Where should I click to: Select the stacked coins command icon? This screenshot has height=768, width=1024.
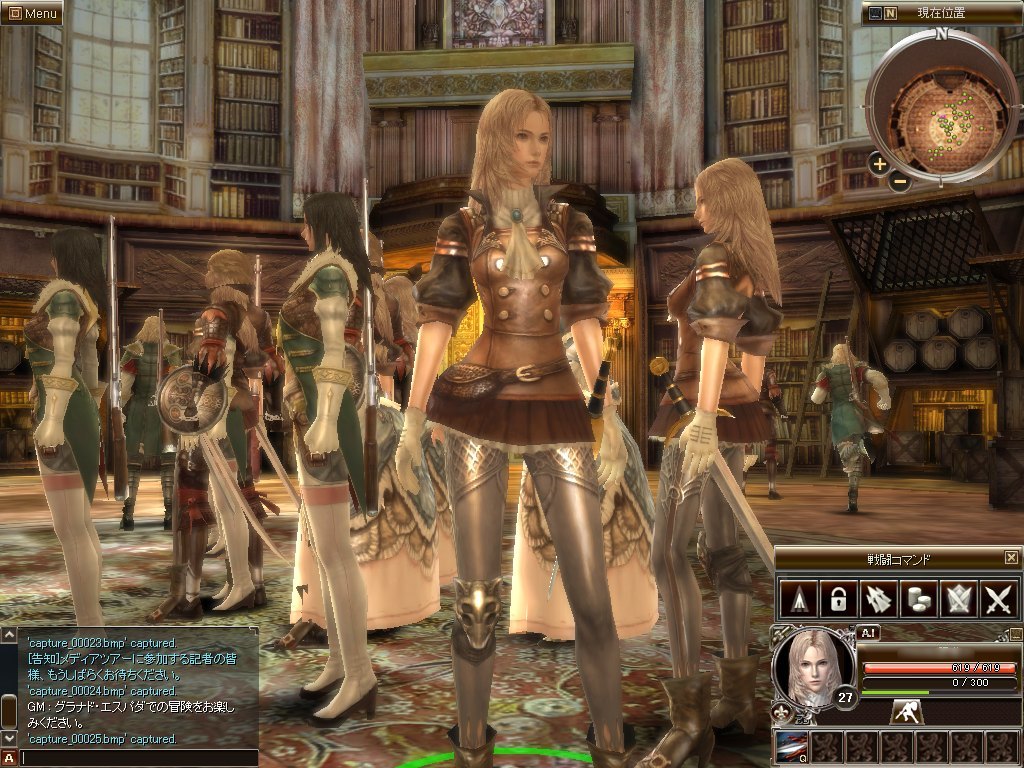click(916, 598)
